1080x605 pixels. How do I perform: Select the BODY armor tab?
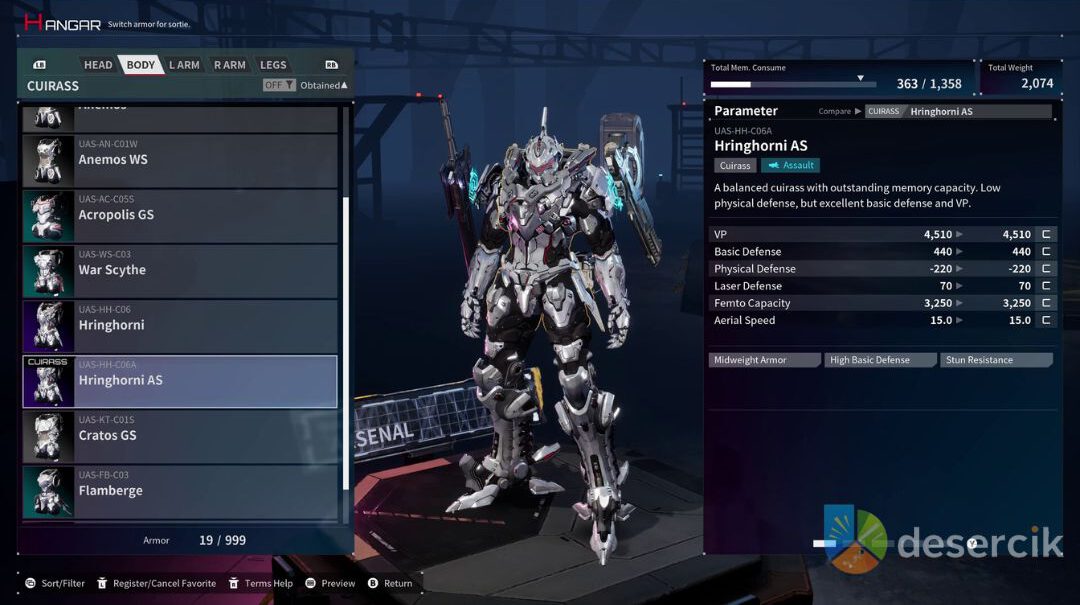pyautogui.click(x=141, y=65)
